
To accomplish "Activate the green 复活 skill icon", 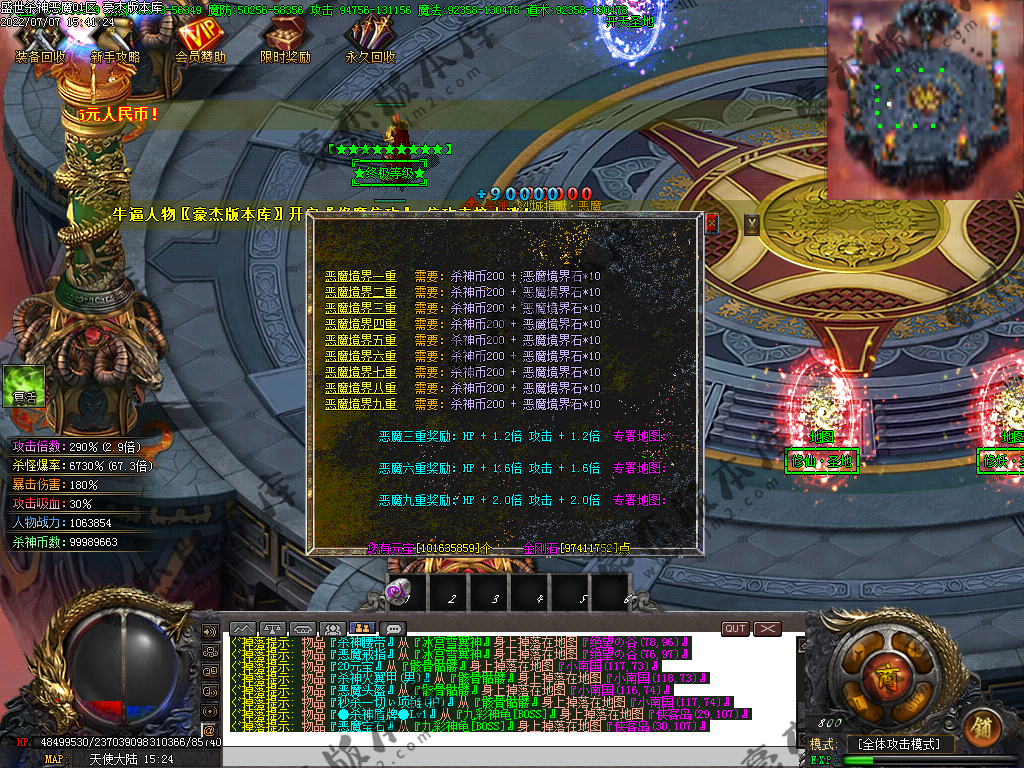I will (24, 385).
